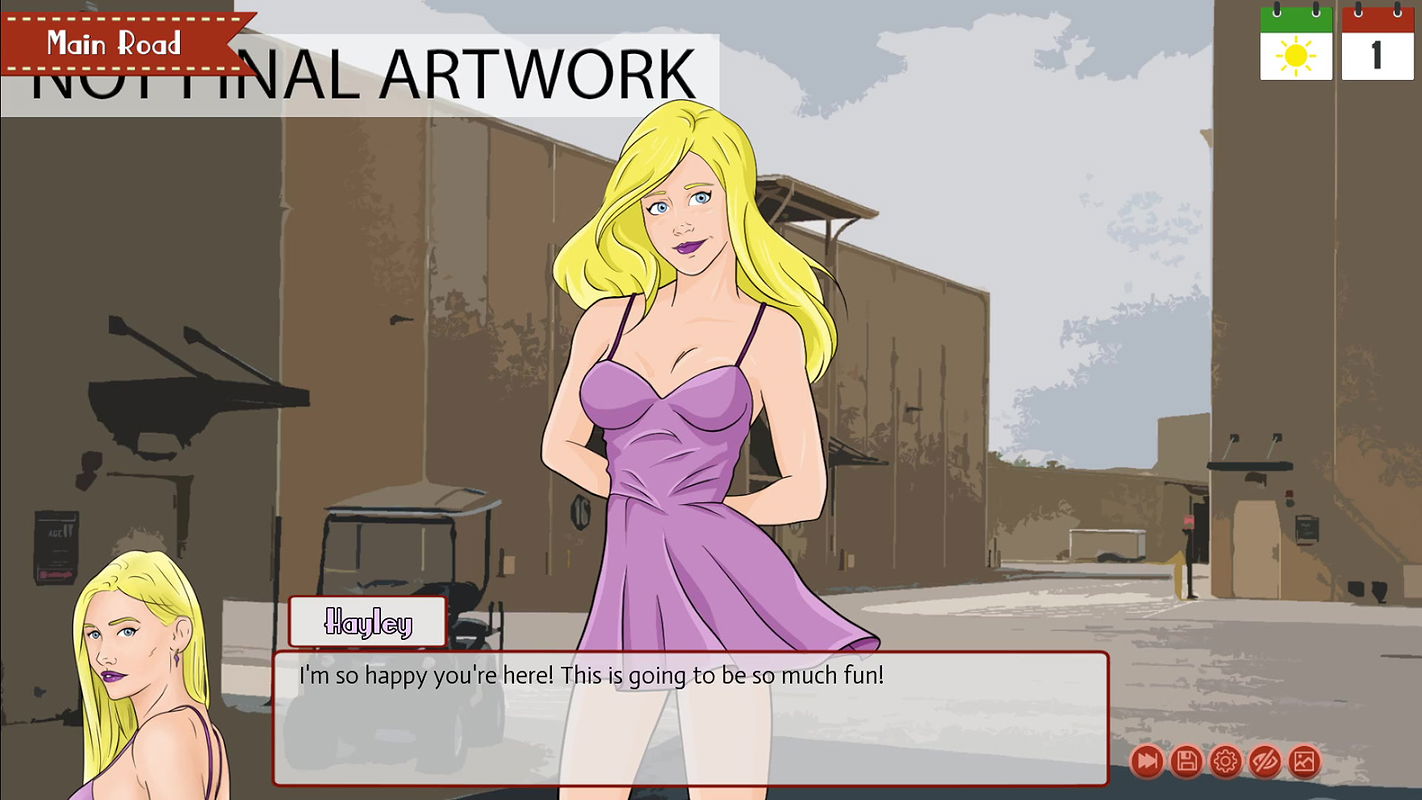Open settings with the gear icon

[x=1225, y=762]
